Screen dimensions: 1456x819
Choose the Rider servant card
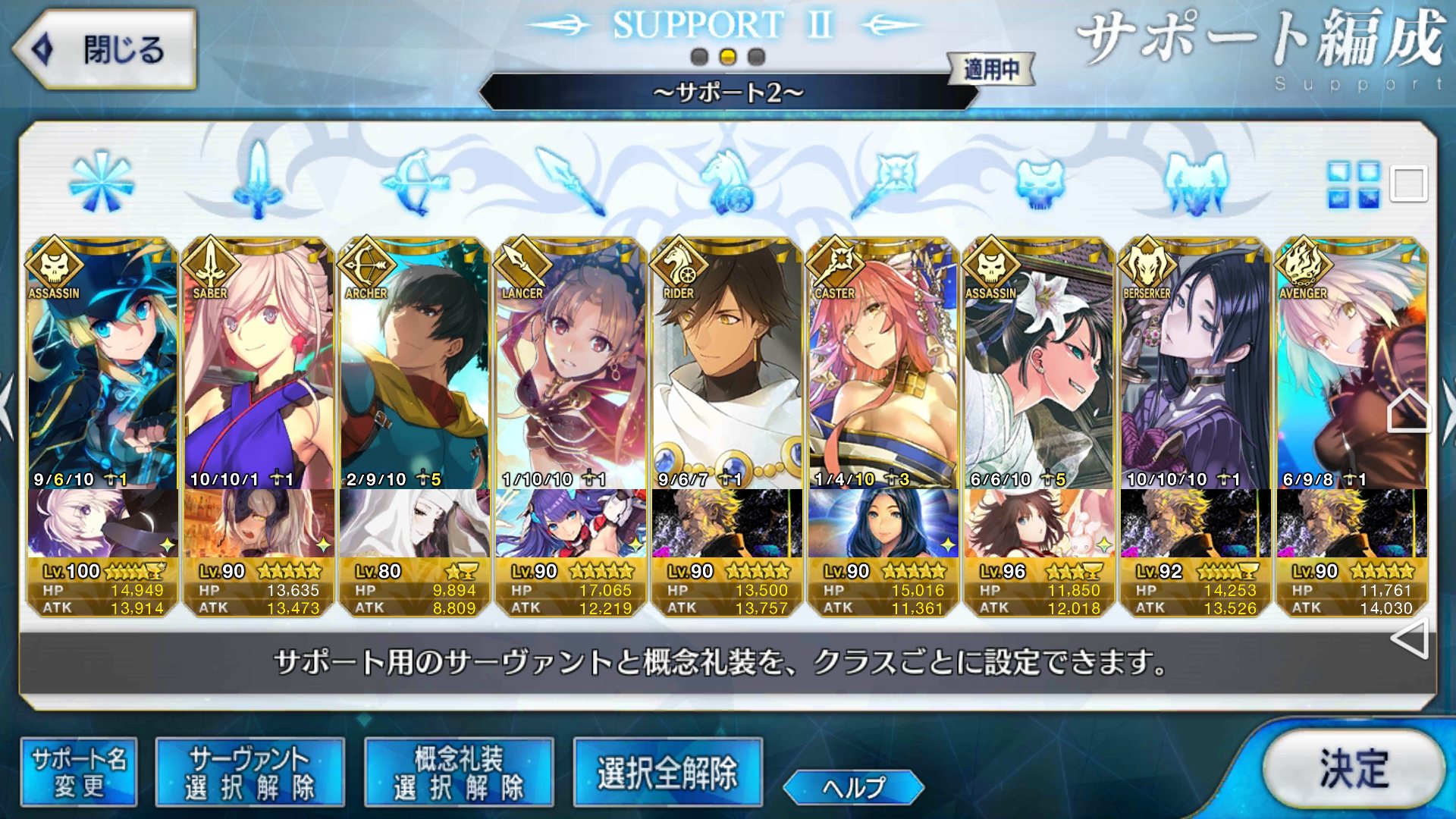pyautogui.click(x=727, y=364)
